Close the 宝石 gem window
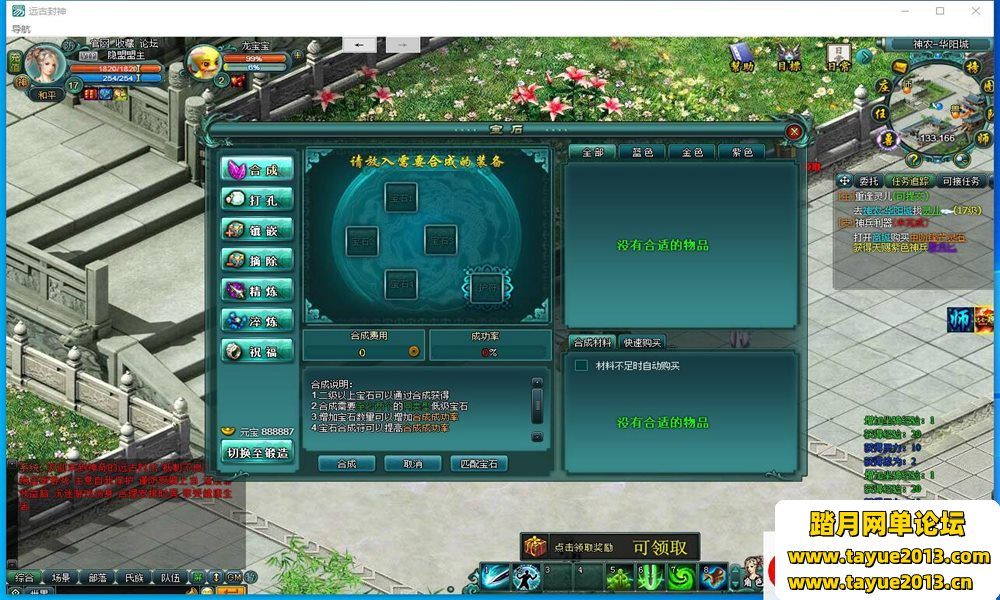 (x=794, y=131)
